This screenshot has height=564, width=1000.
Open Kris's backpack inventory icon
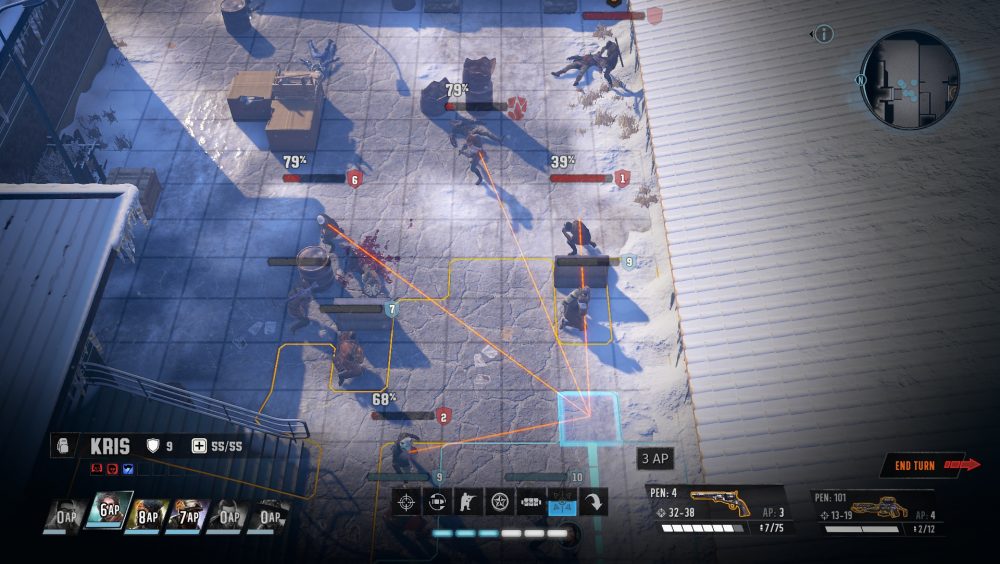(x=65, y=446)
